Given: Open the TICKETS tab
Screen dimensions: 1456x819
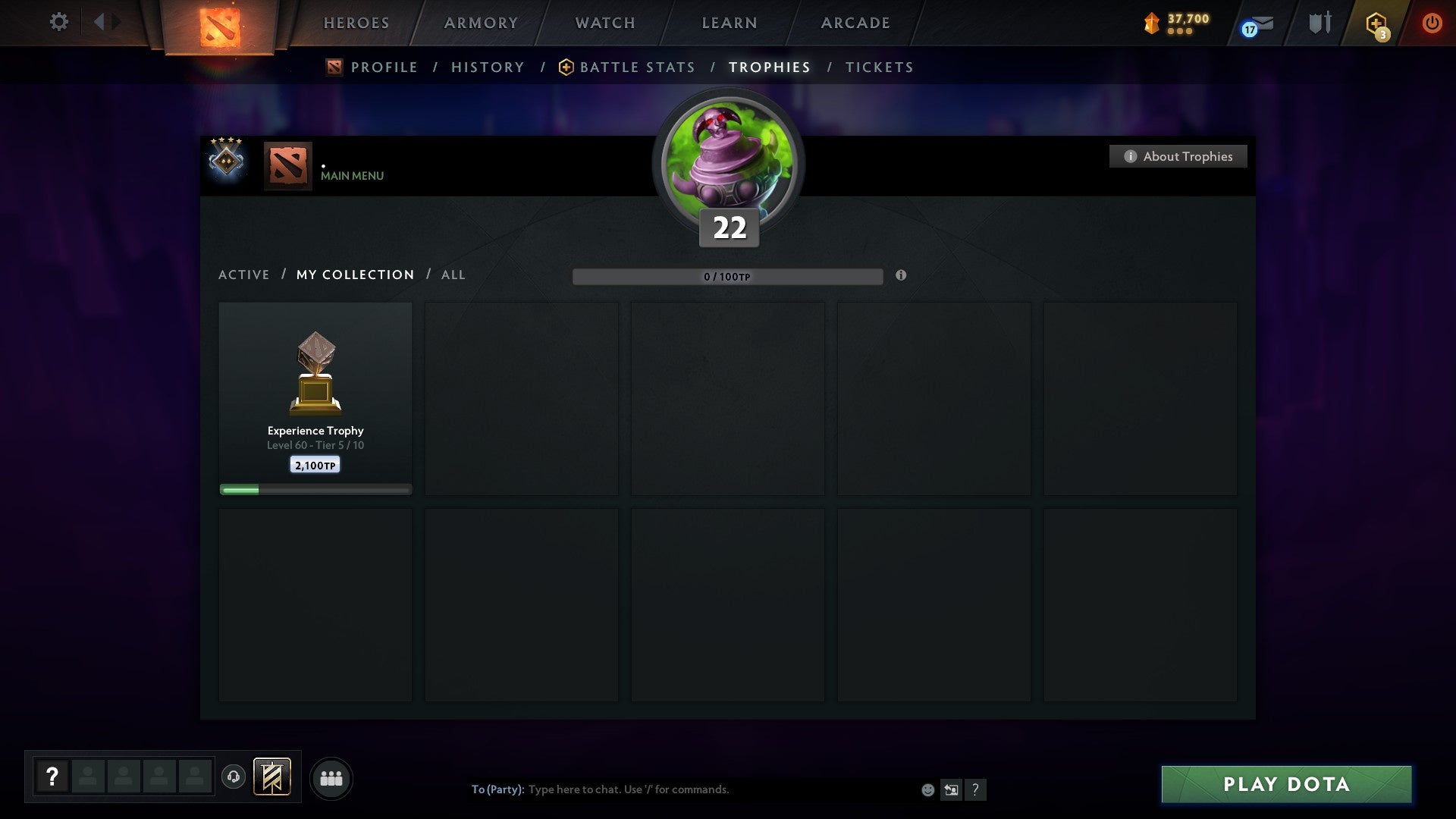Looking at the screenshot, I should click(878, 67).
